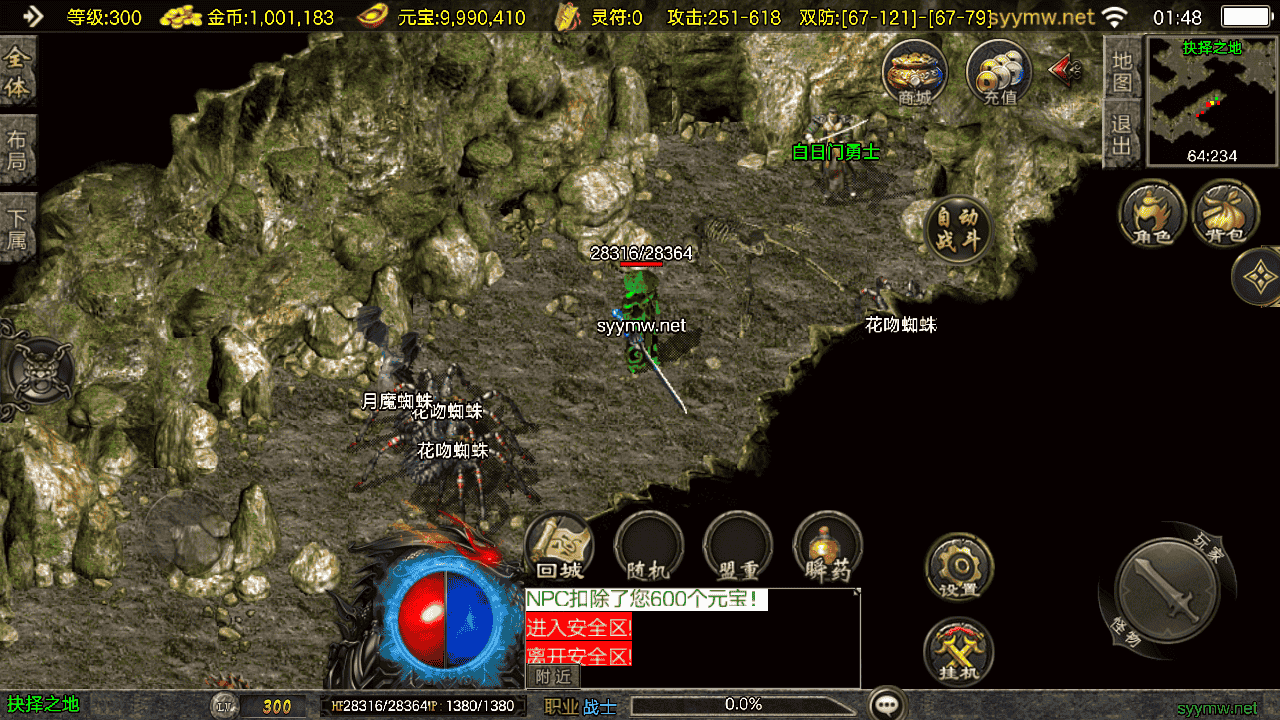Viewport: 1280px width, 720px height.
Task: Use the 回城 return scroll
Action: pyautogui.click(x=559, y=546)
